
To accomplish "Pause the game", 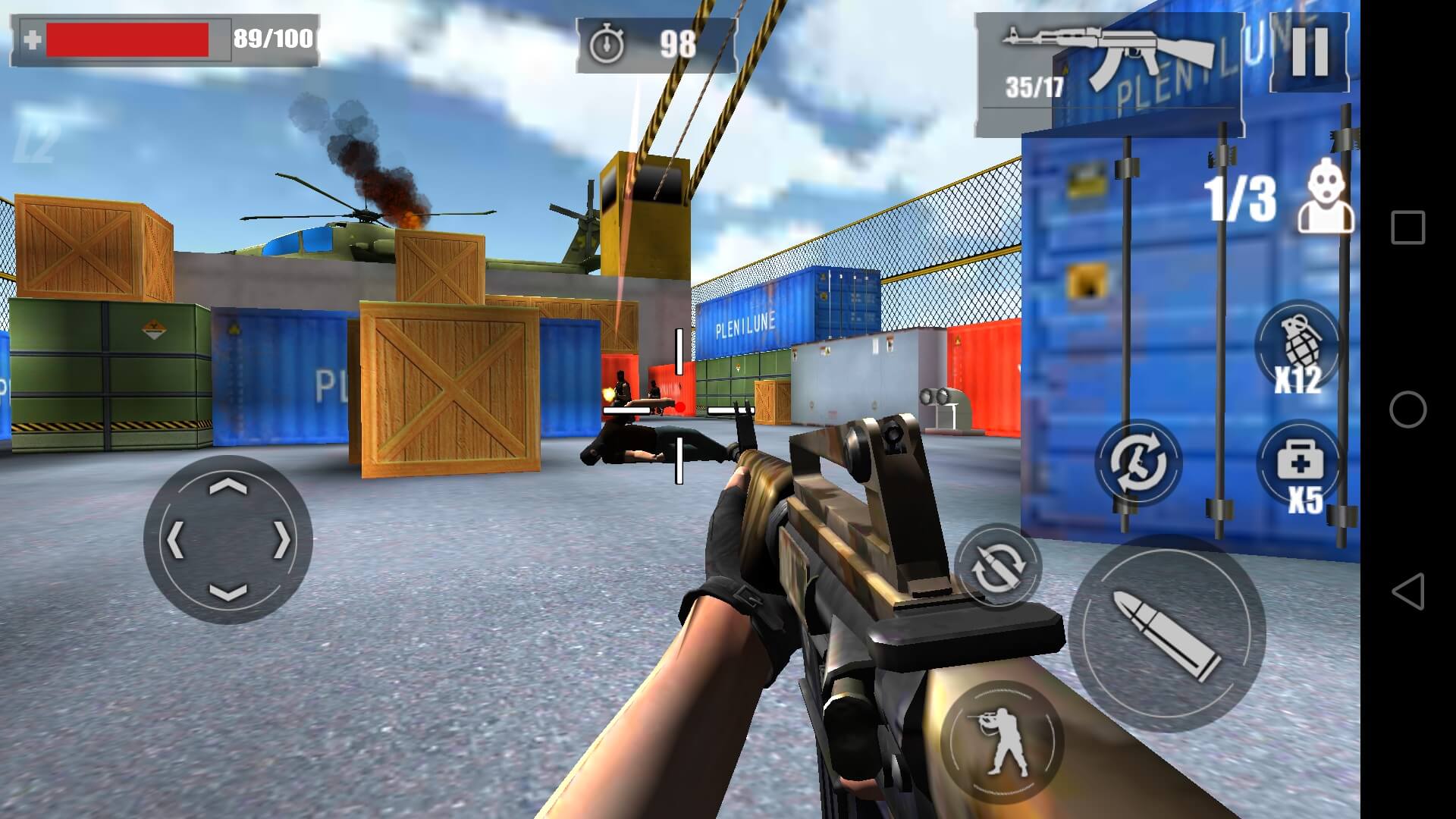I will coord(1310,52).
